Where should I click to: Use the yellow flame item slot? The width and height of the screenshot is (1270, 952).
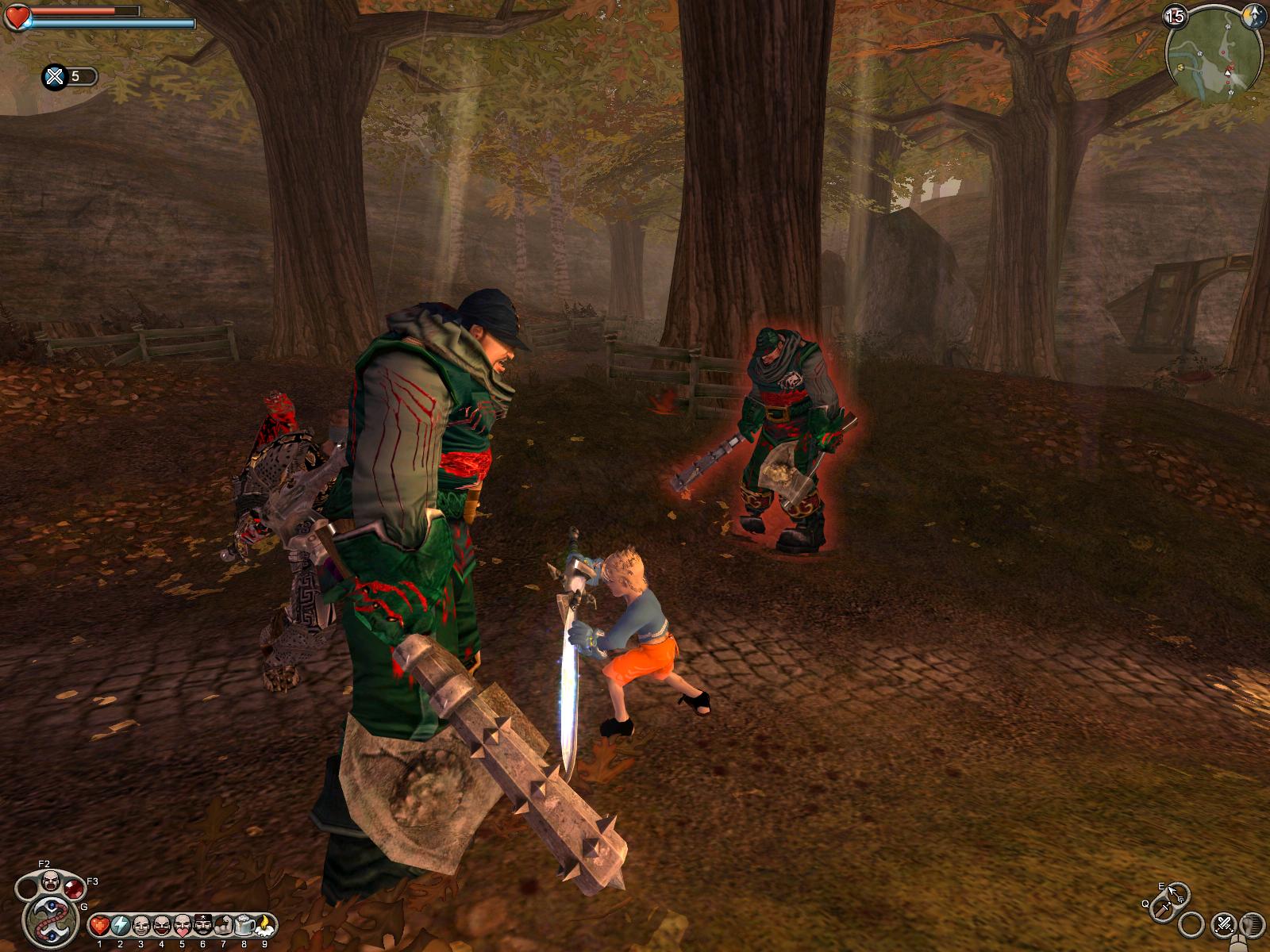(x=264, y=925)
